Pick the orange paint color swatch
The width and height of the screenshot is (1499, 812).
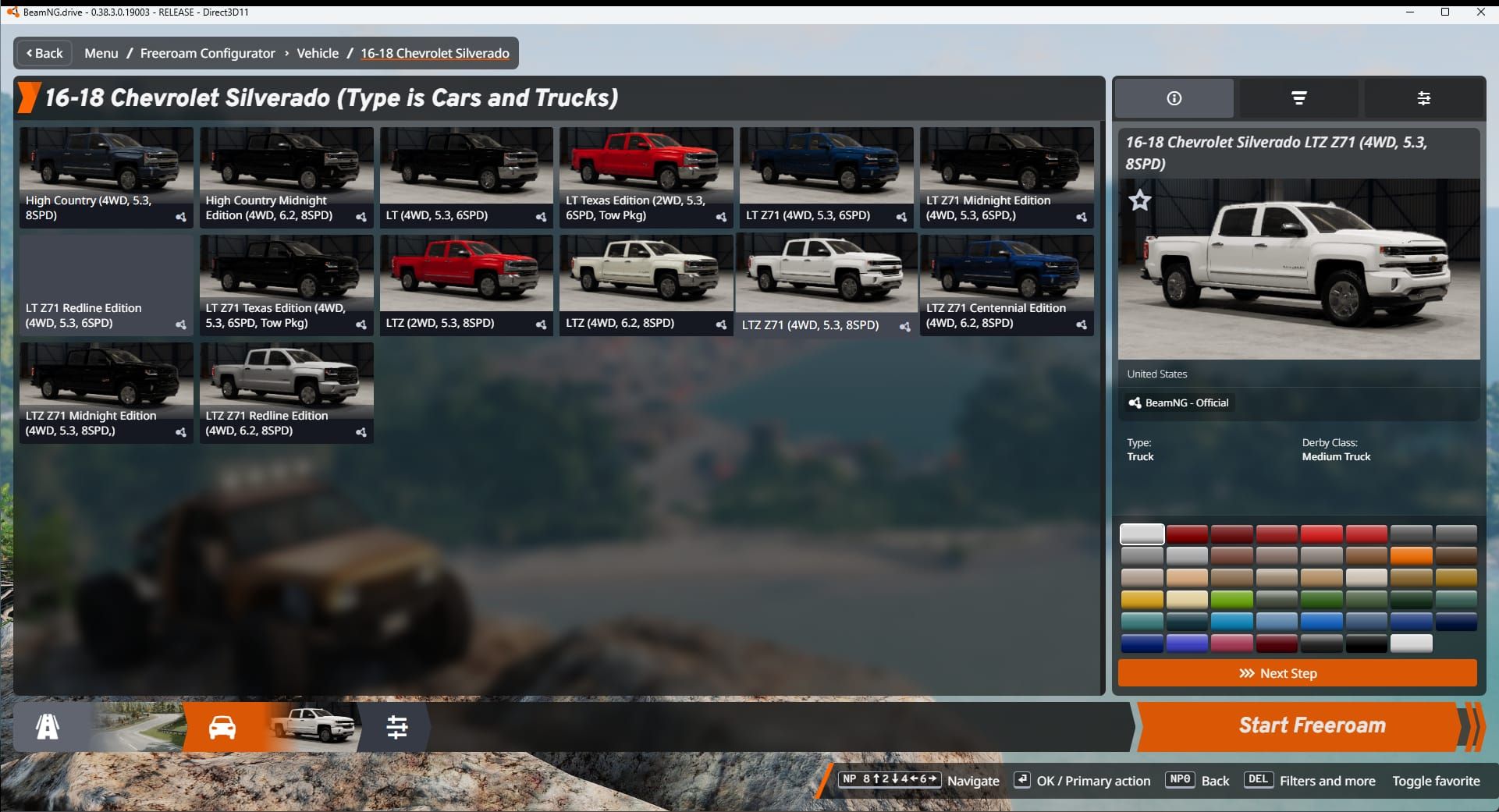(x=1412, y=555)
